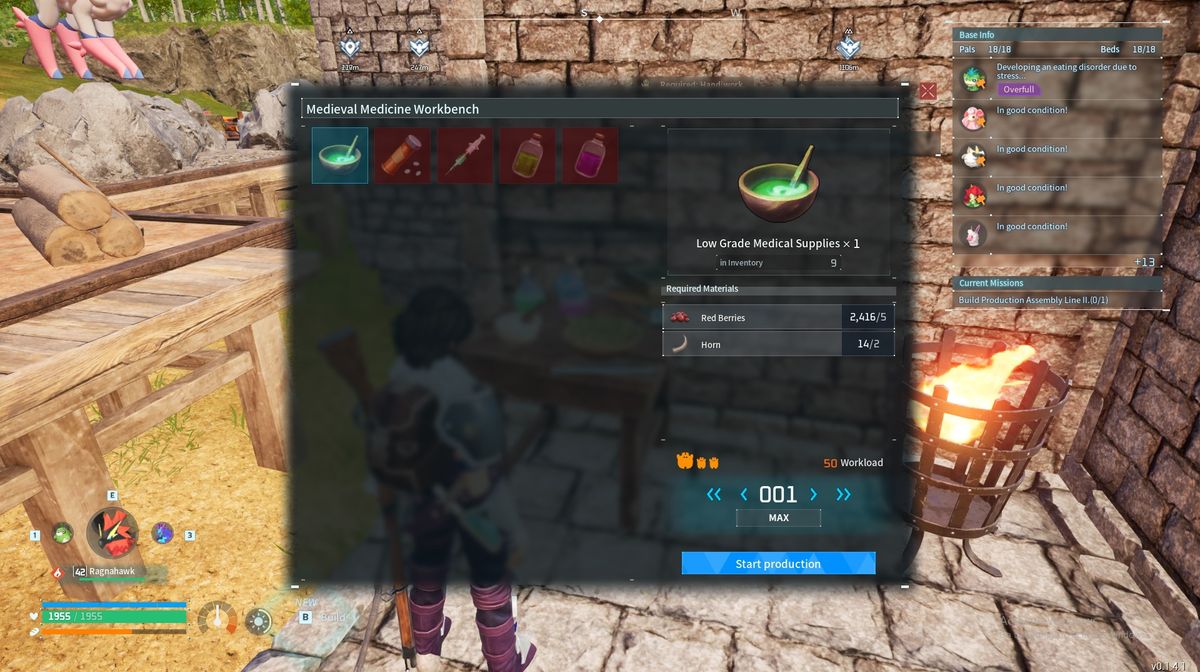Select the Red Berries material row
This screenshot has width=1200, height=672.
pos(776,318)
